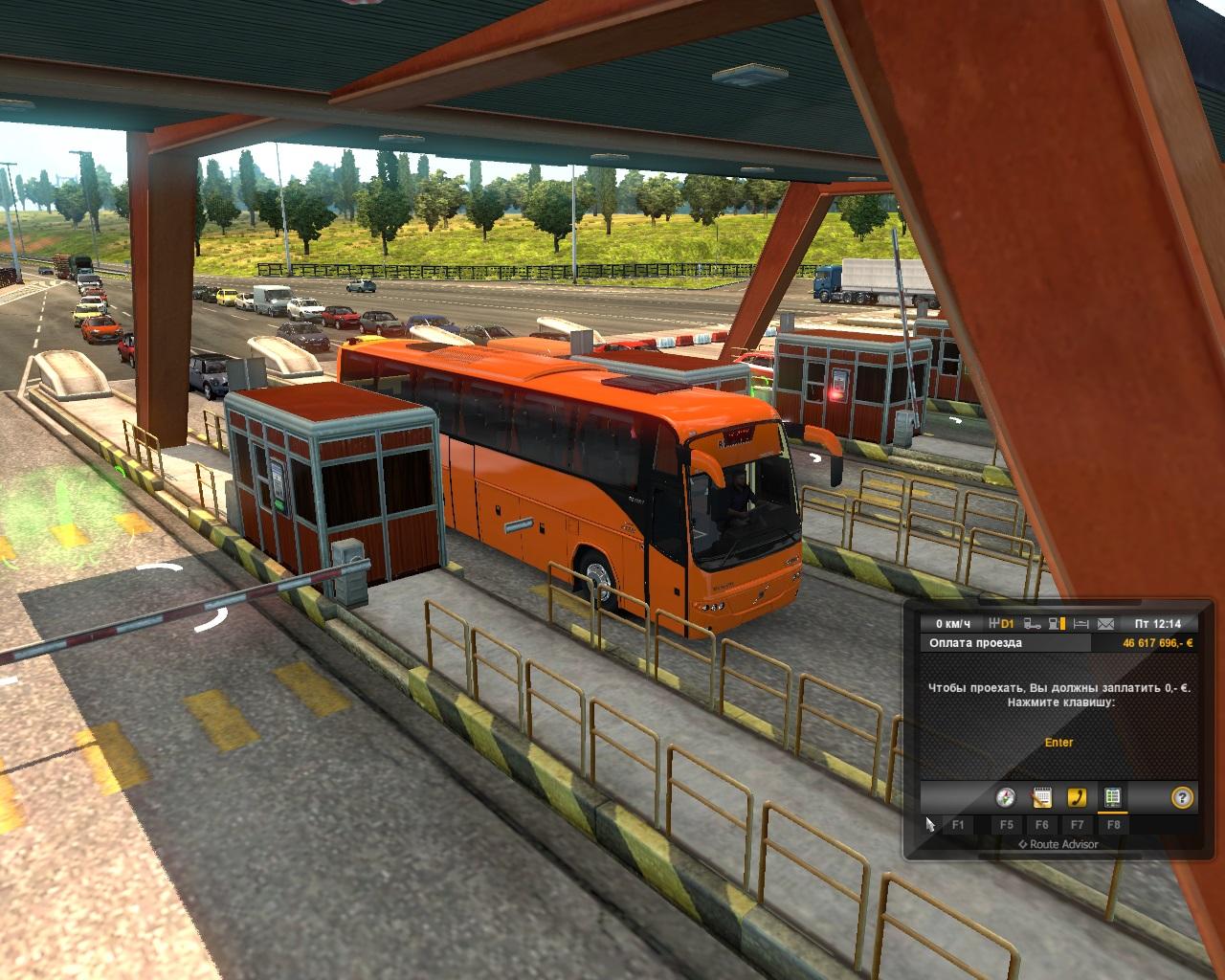Open the compass navigation tab
This screenshot has height=980, width=1225.
[1005, 797]
